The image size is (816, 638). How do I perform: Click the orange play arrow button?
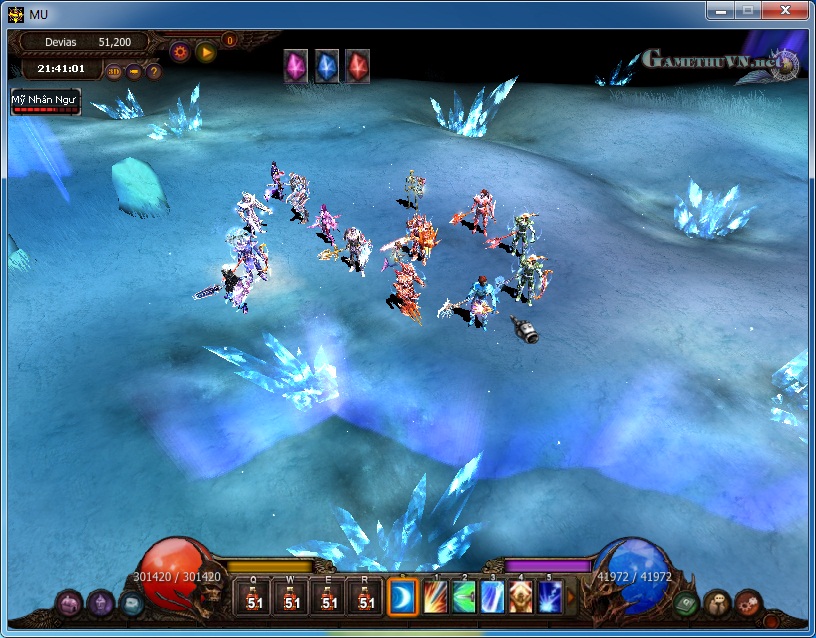(x=206, y=52)
